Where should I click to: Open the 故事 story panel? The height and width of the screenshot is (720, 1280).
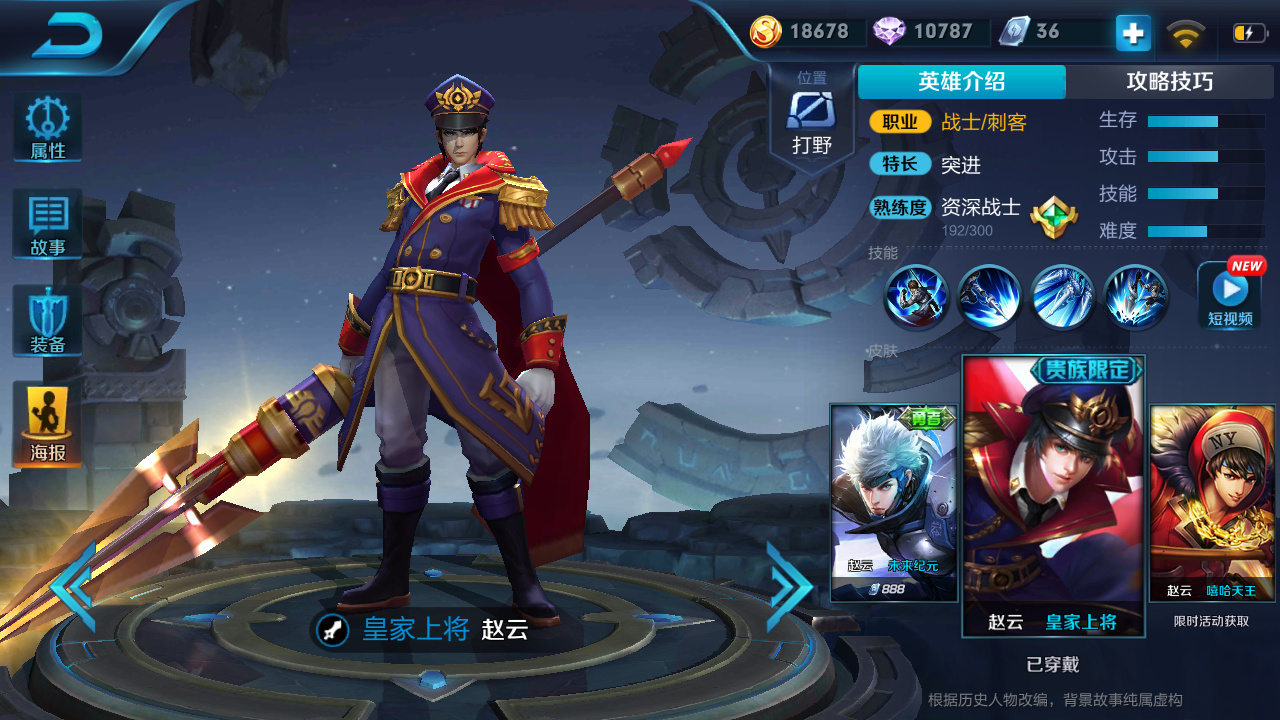coord(45,222)
